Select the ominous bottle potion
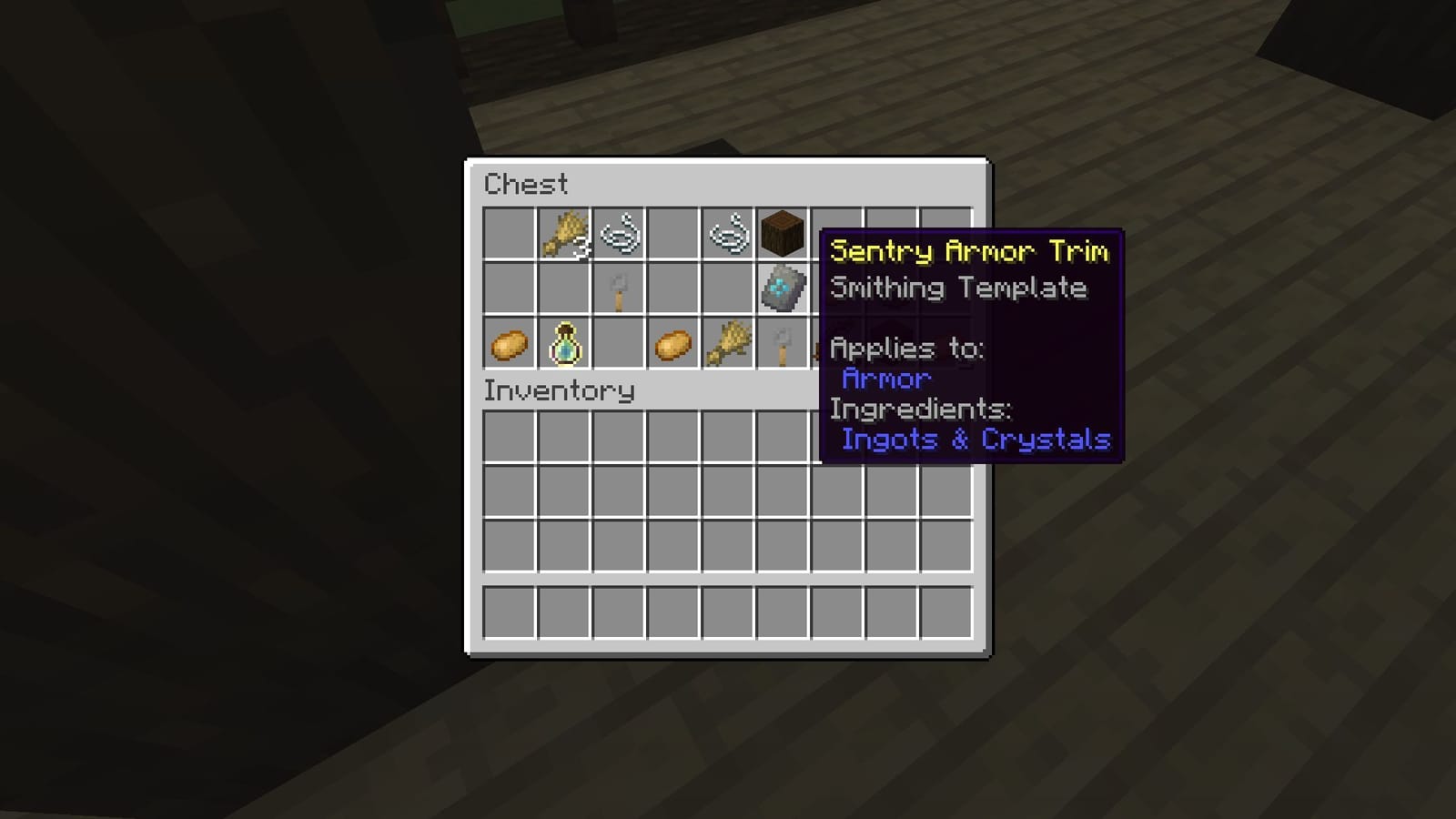The width and height of the screenshot is (1456, 819). 564,343
